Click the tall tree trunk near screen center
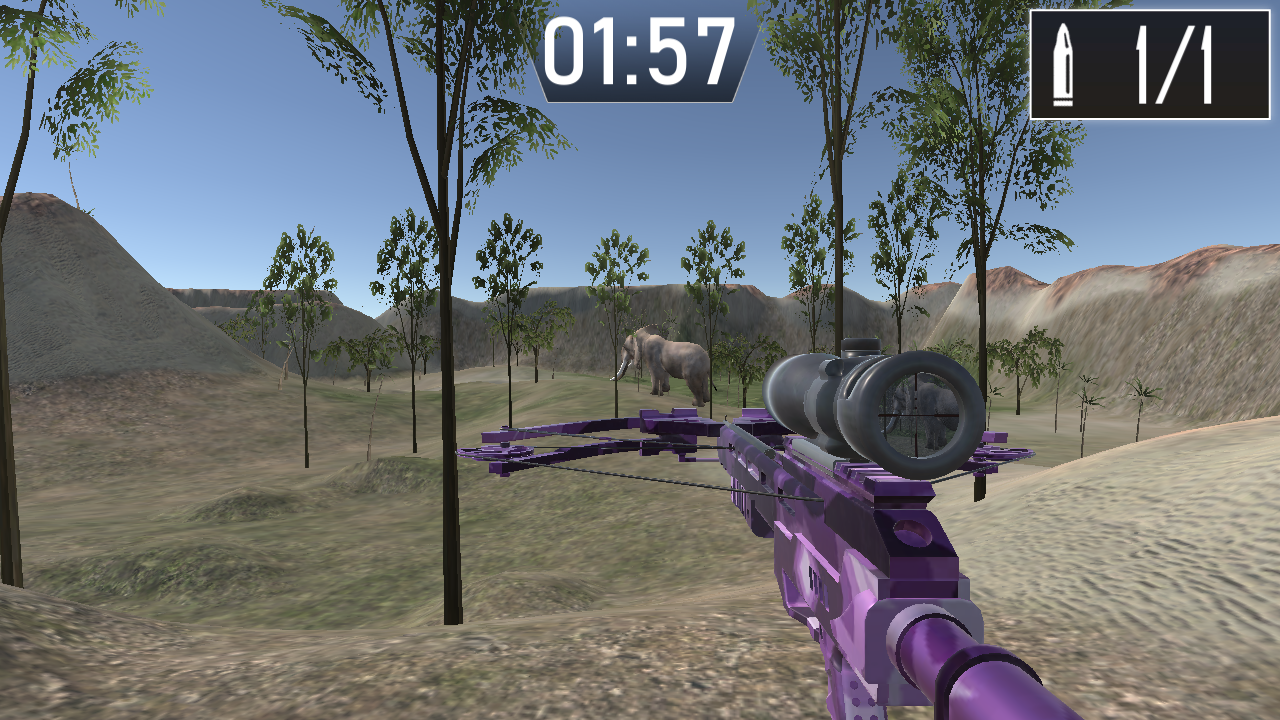1280x720 pixels. (x=449, y=350)
